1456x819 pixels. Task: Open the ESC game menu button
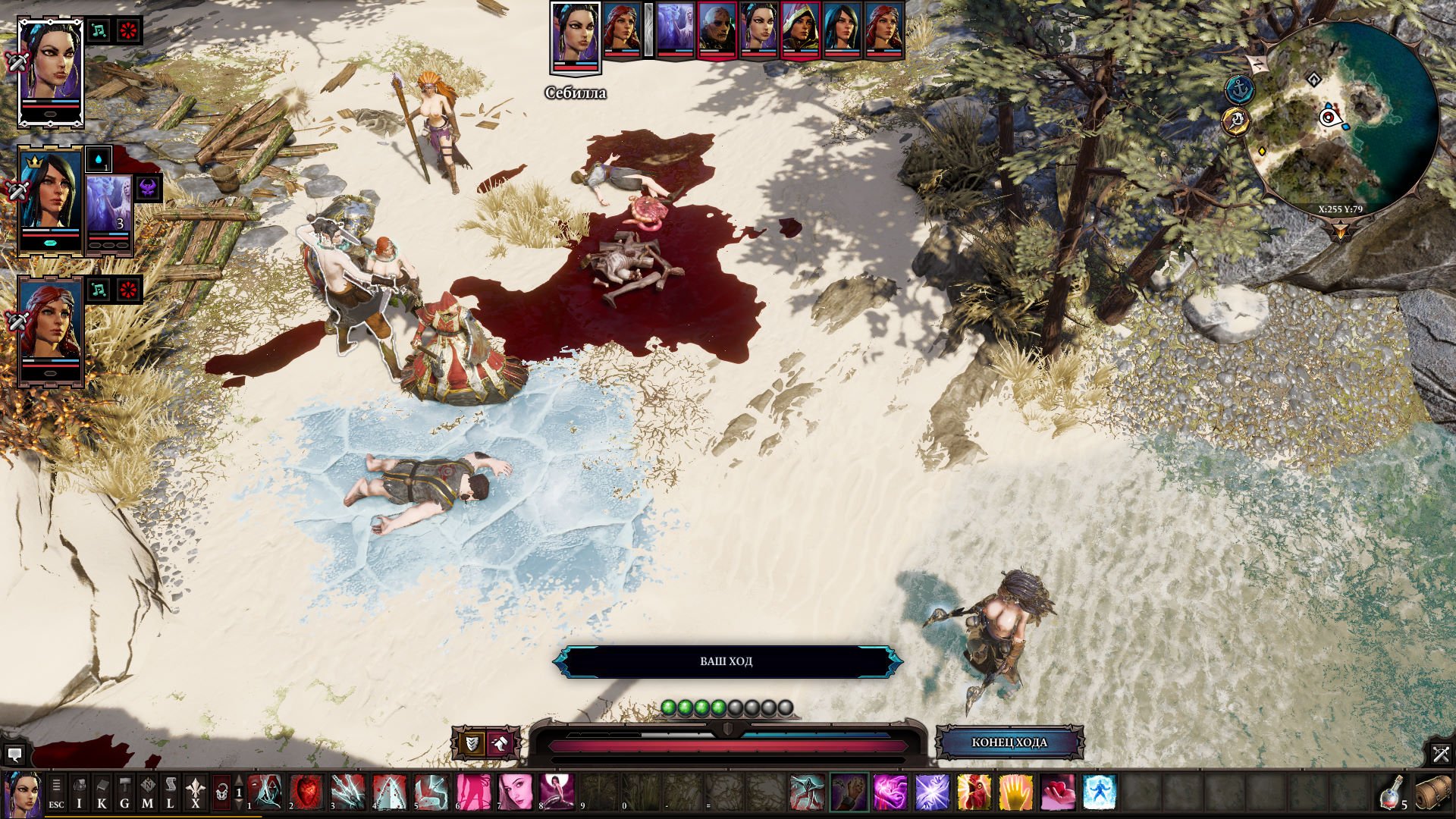pyautogui.click(x=56, y=792)
